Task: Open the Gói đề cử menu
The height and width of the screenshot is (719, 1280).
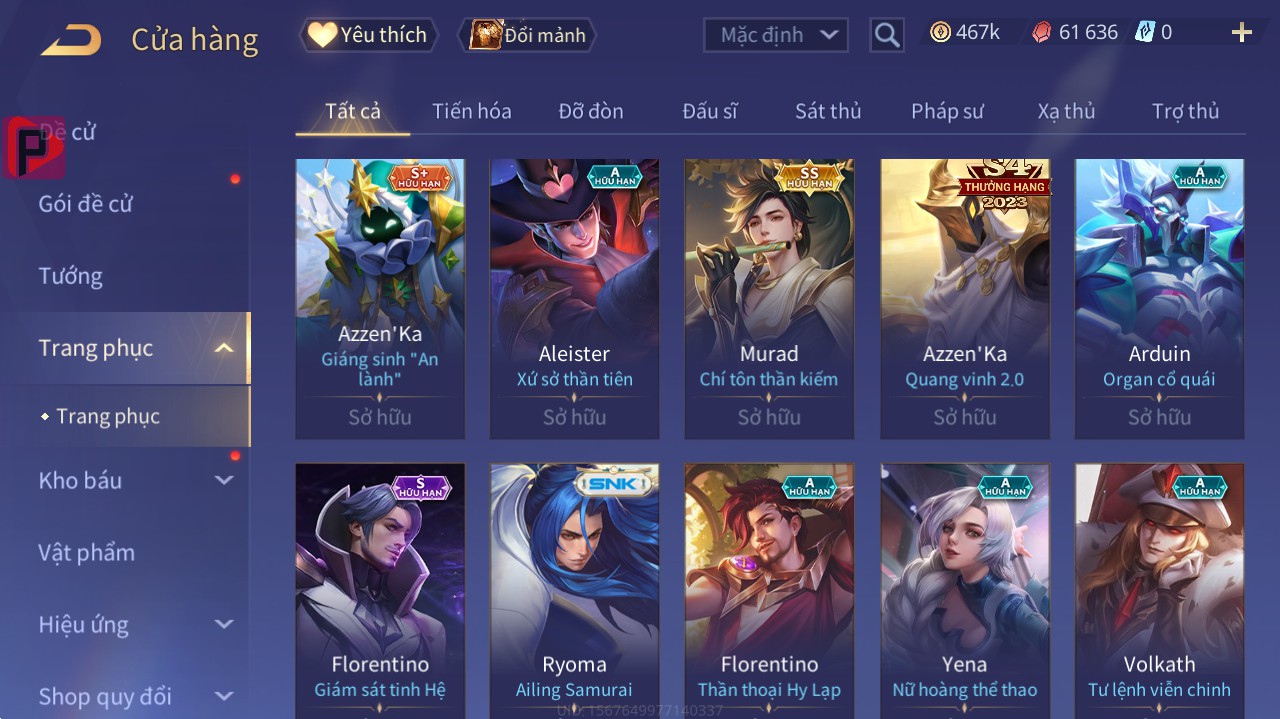Action: click(x=86, y=204)
